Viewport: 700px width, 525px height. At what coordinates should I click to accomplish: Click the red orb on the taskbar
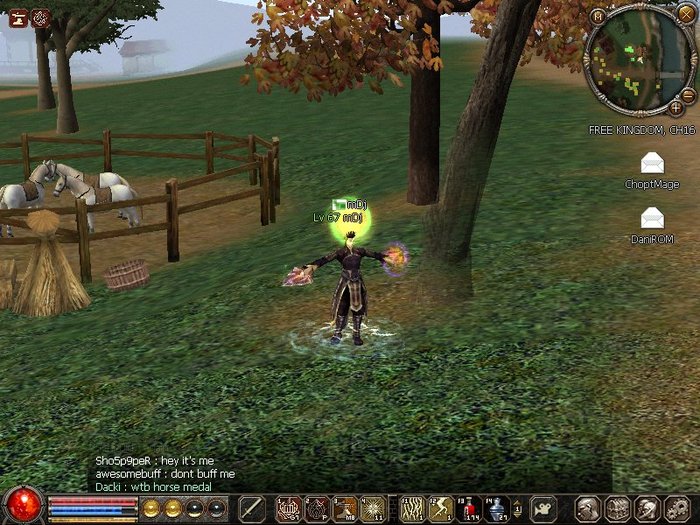(22, 506)
